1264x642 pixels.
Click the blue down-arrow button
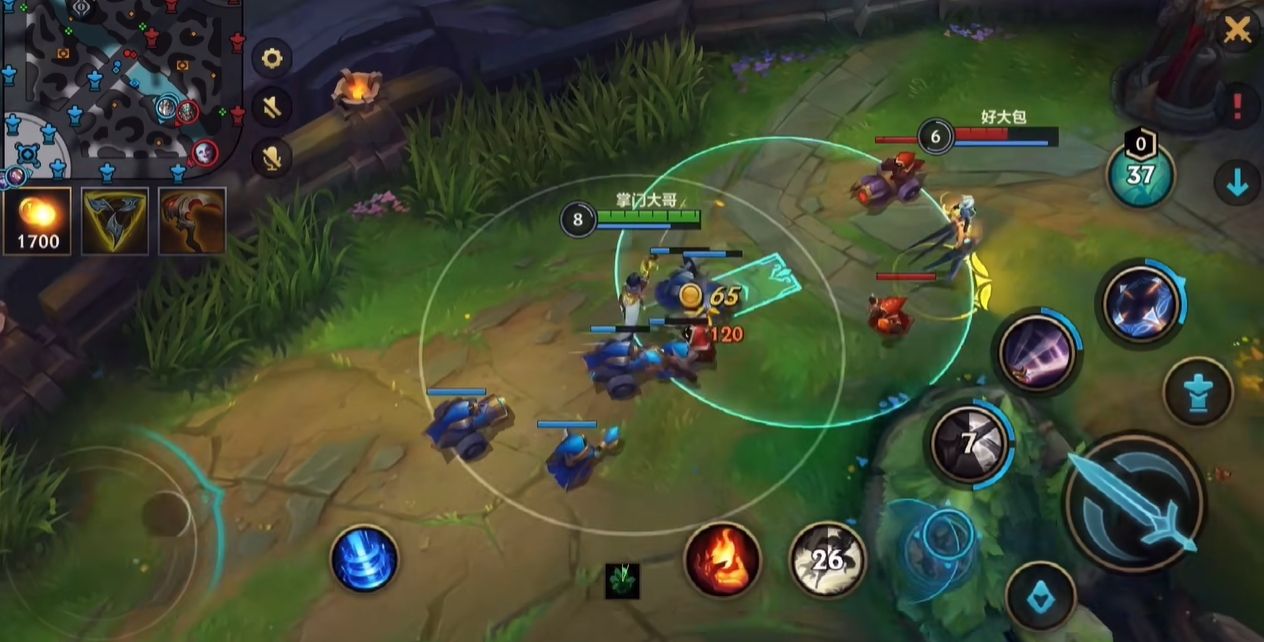pyautogui.click(x=1237, y=183)
